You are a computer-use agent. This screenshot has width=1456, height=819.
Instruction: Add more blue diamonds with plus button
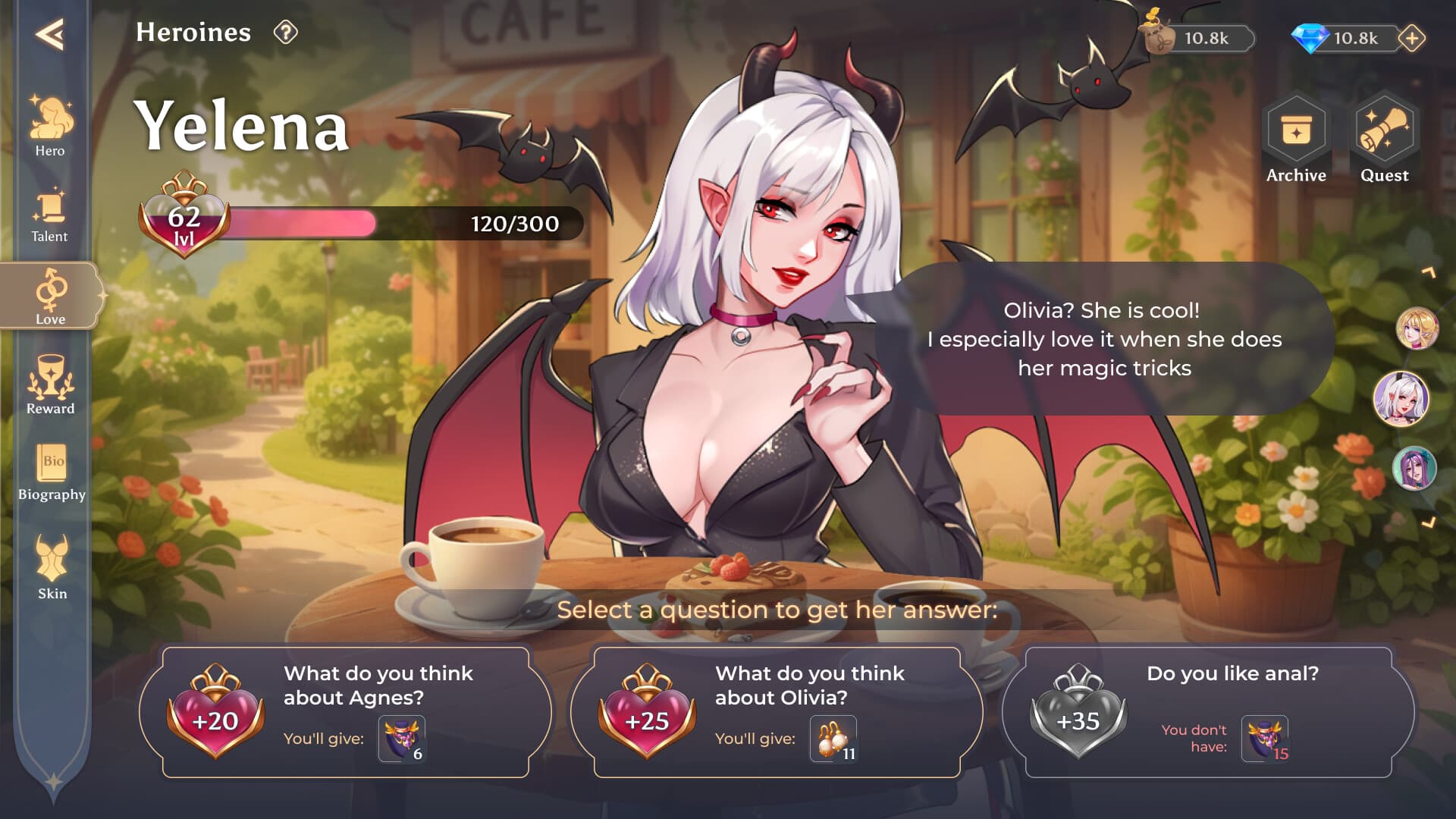1412,38
